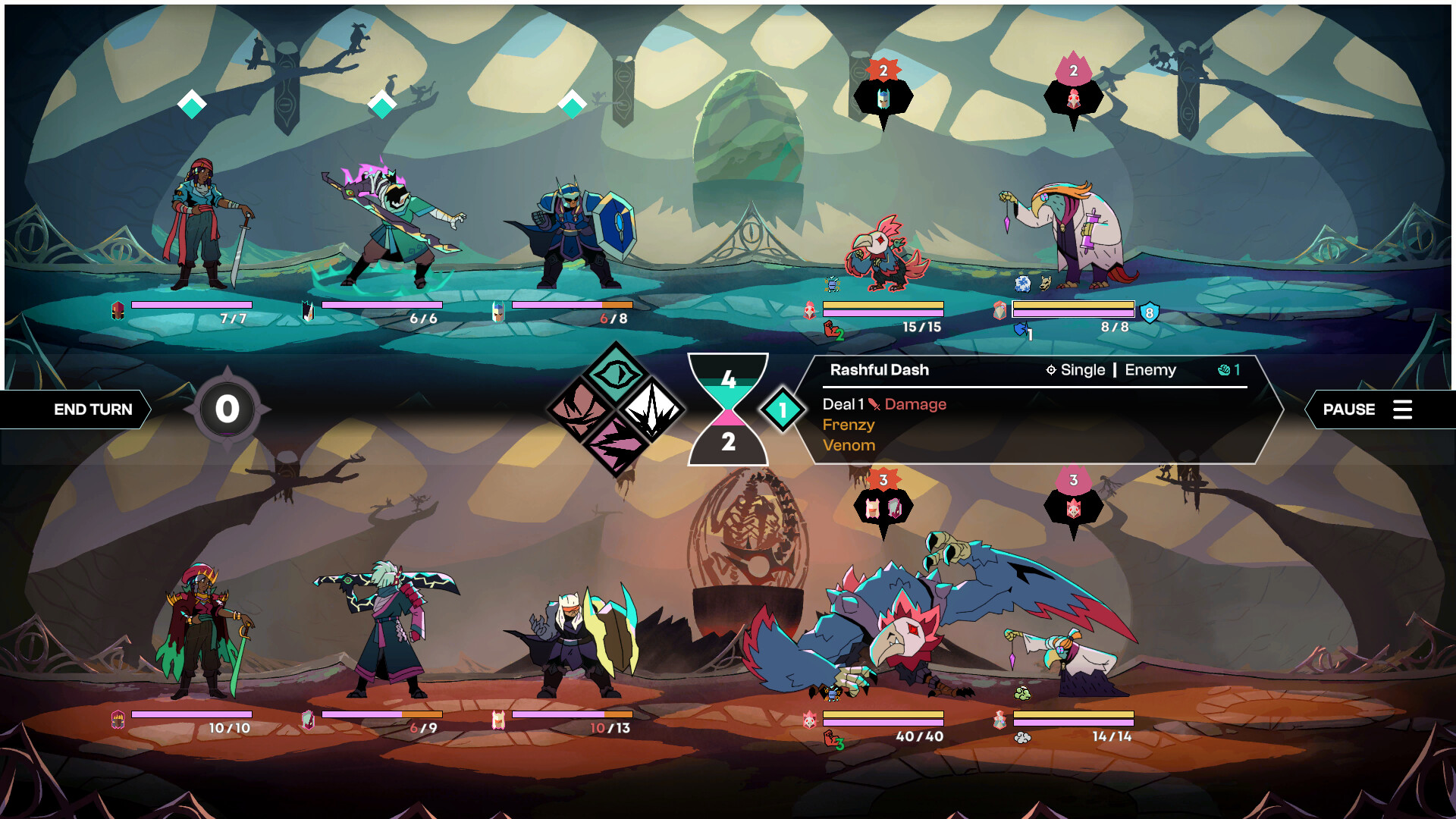The image size is (1456, 819).
Task: Click the Single target crosshair icon
Action: point(1051,370)
